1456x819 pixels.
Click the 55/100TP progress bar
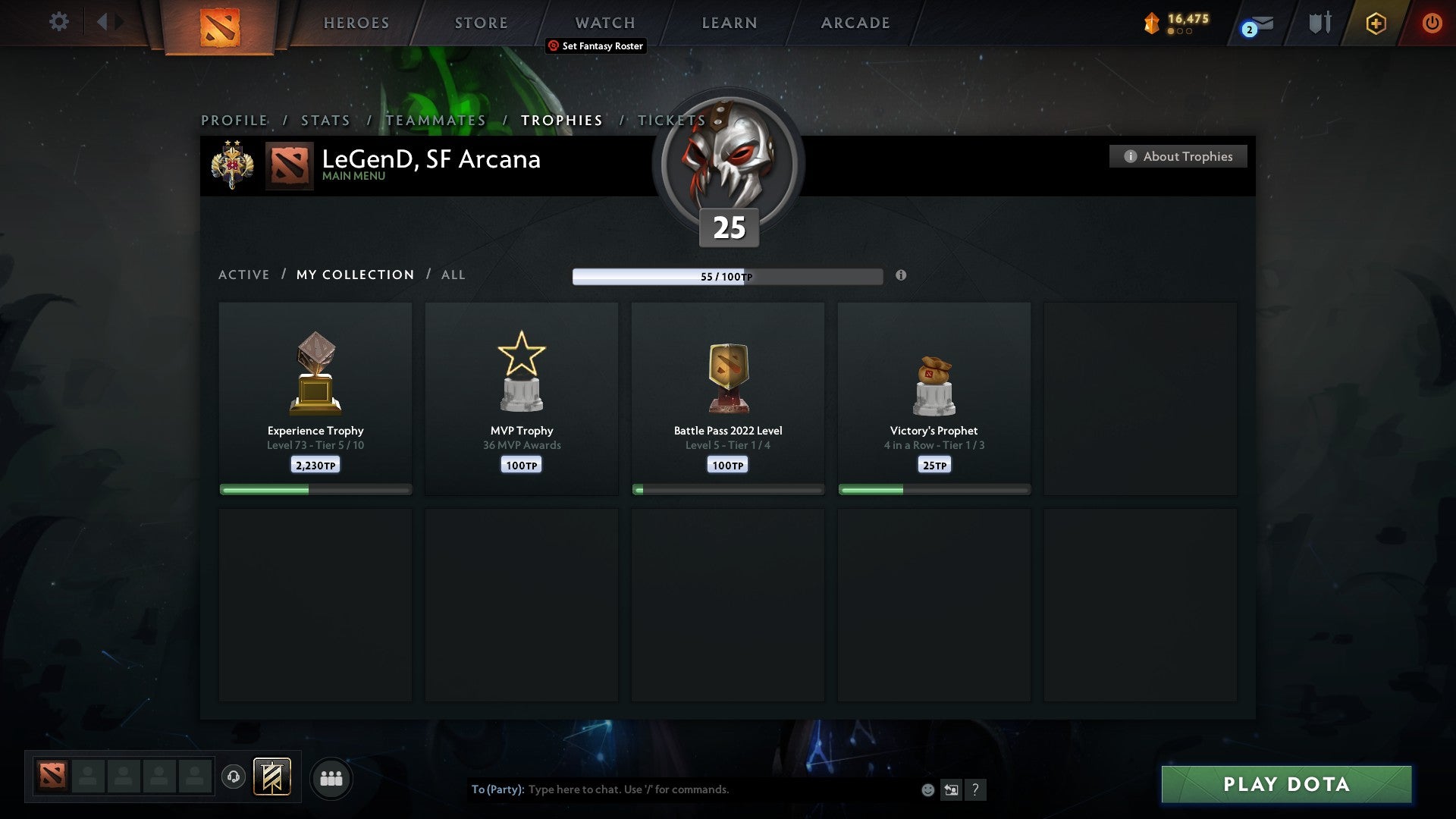point(728,277)
